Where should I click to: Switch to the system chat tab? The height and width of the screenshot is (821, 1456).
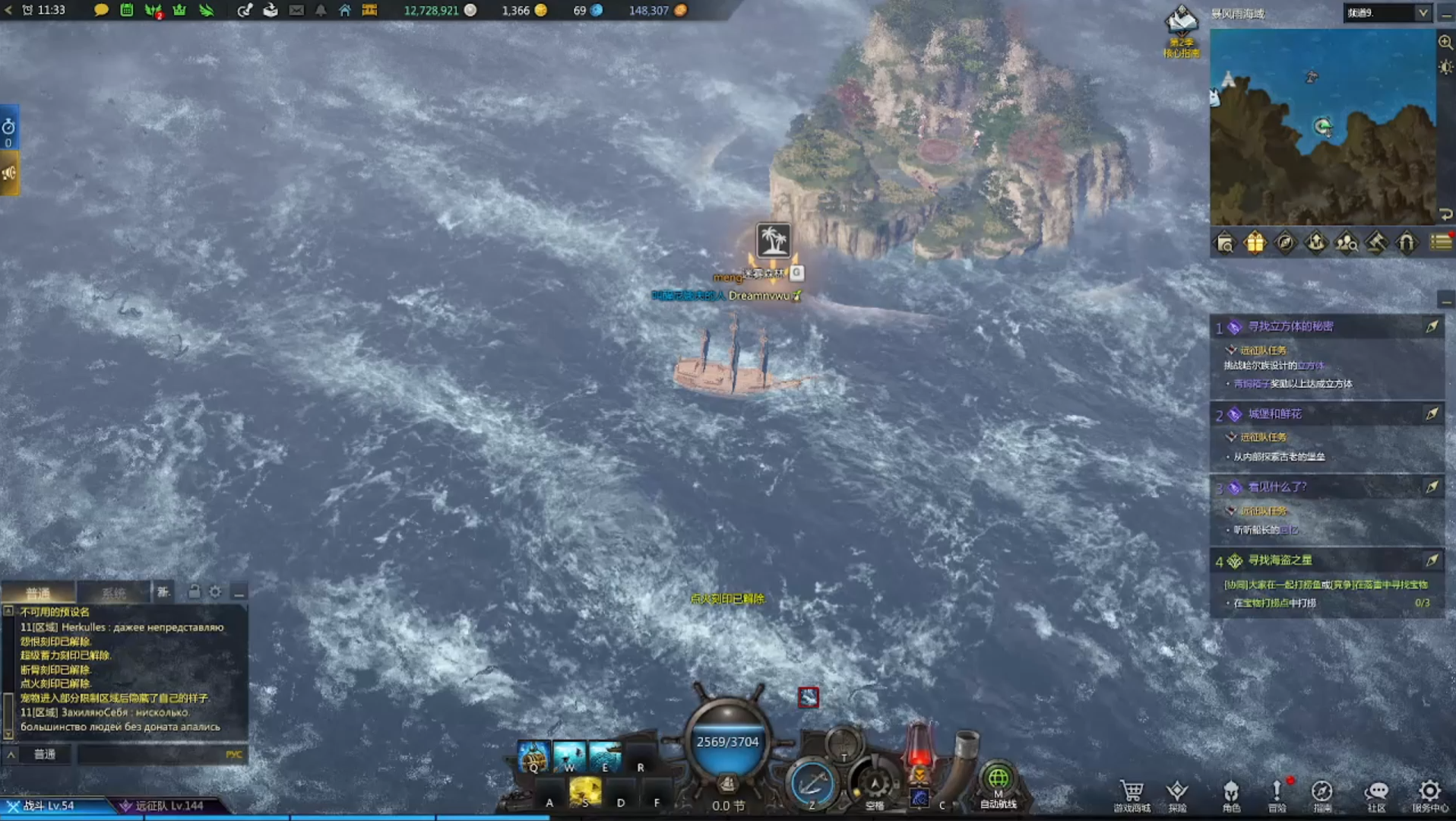(114, 593)
